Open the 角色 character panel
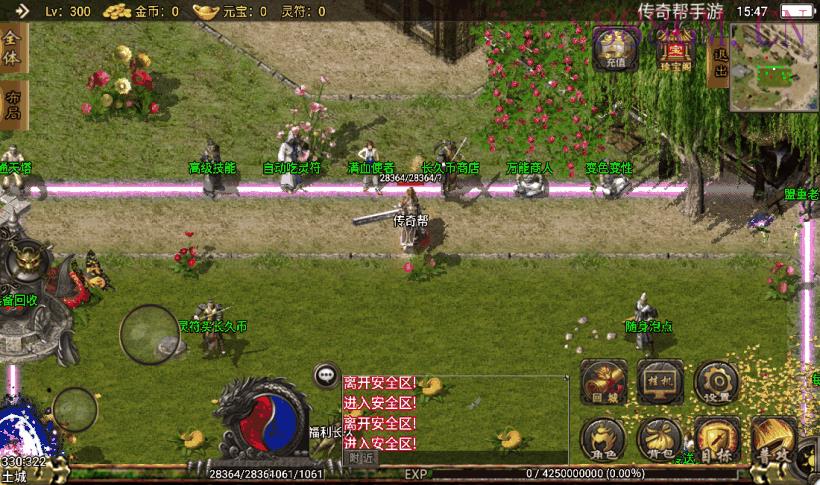The image size is (820, 485). click(603, 439)
